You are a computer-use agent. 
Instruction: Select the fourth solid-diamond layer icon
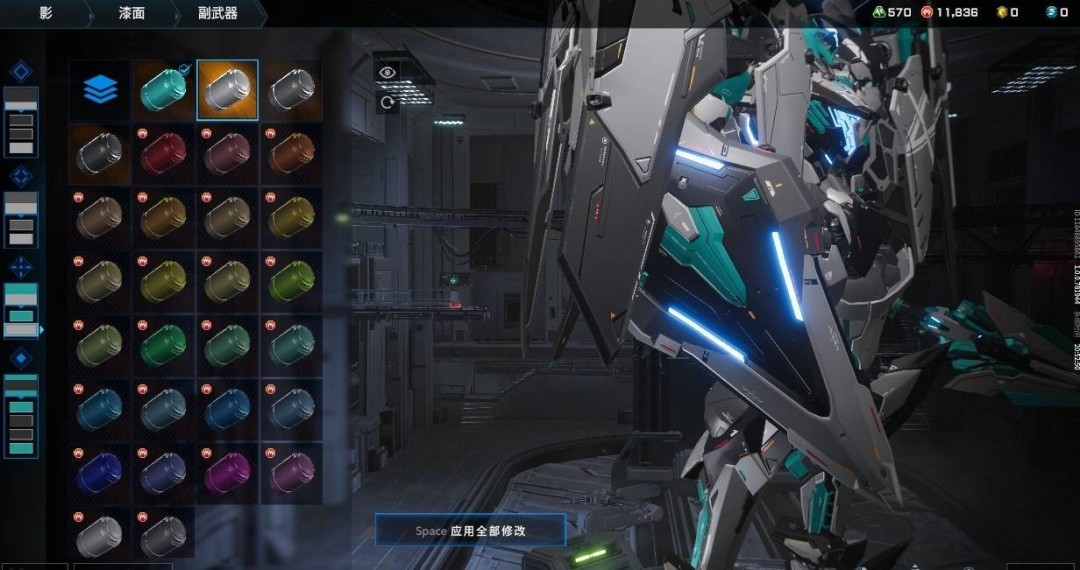click(x=21, y=357)
